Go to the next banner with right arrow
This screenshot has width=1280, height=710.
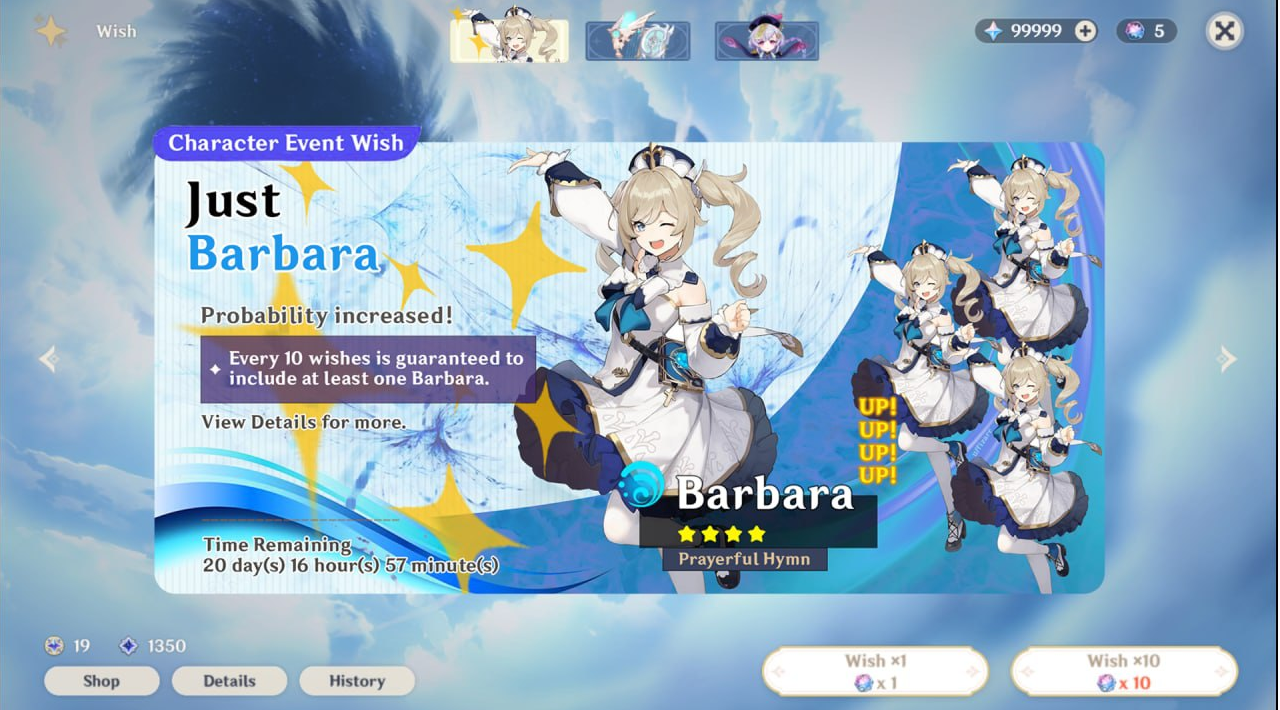[x=1227, y=359]
